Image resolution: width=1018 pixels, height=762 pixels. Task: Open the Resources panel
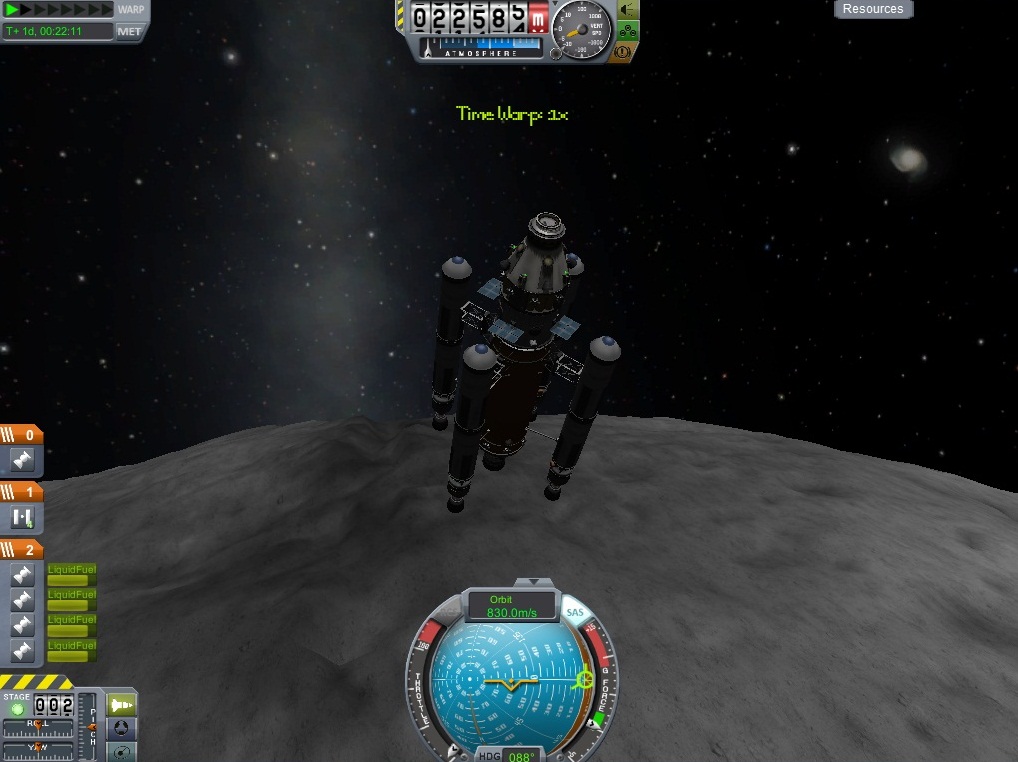tap(873, 9)
